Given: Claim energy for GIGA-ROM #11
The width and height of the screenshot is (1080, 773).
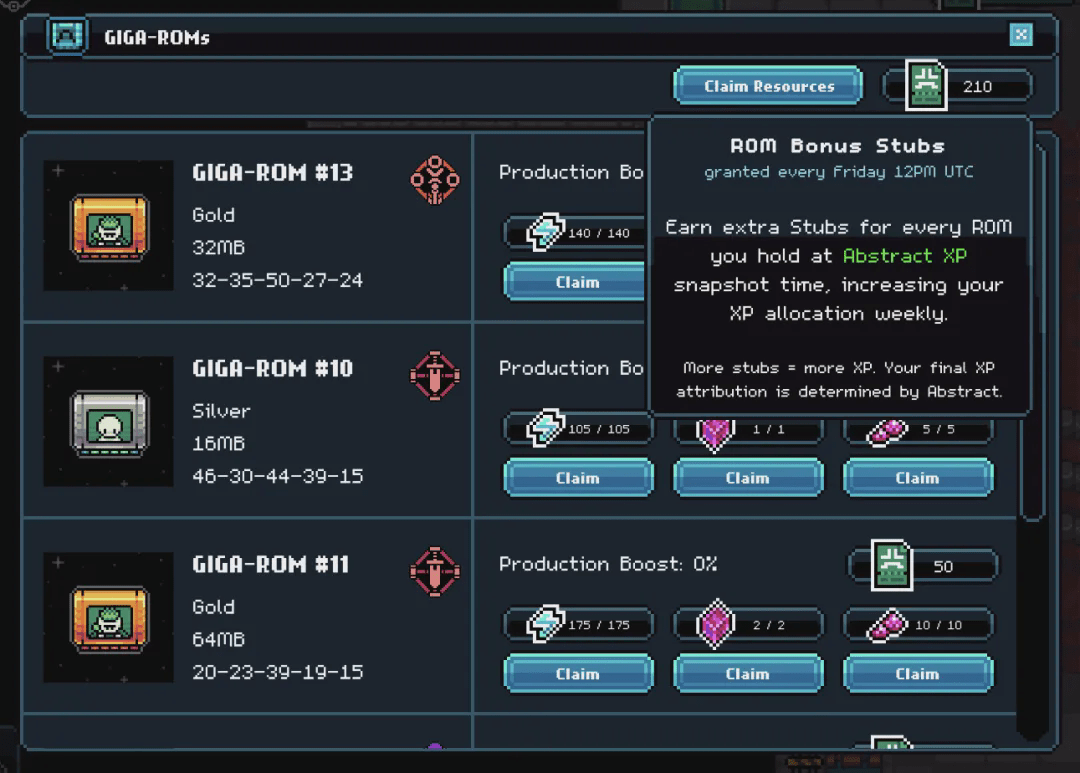Looking at the screenshot, I should coord(577,674).
